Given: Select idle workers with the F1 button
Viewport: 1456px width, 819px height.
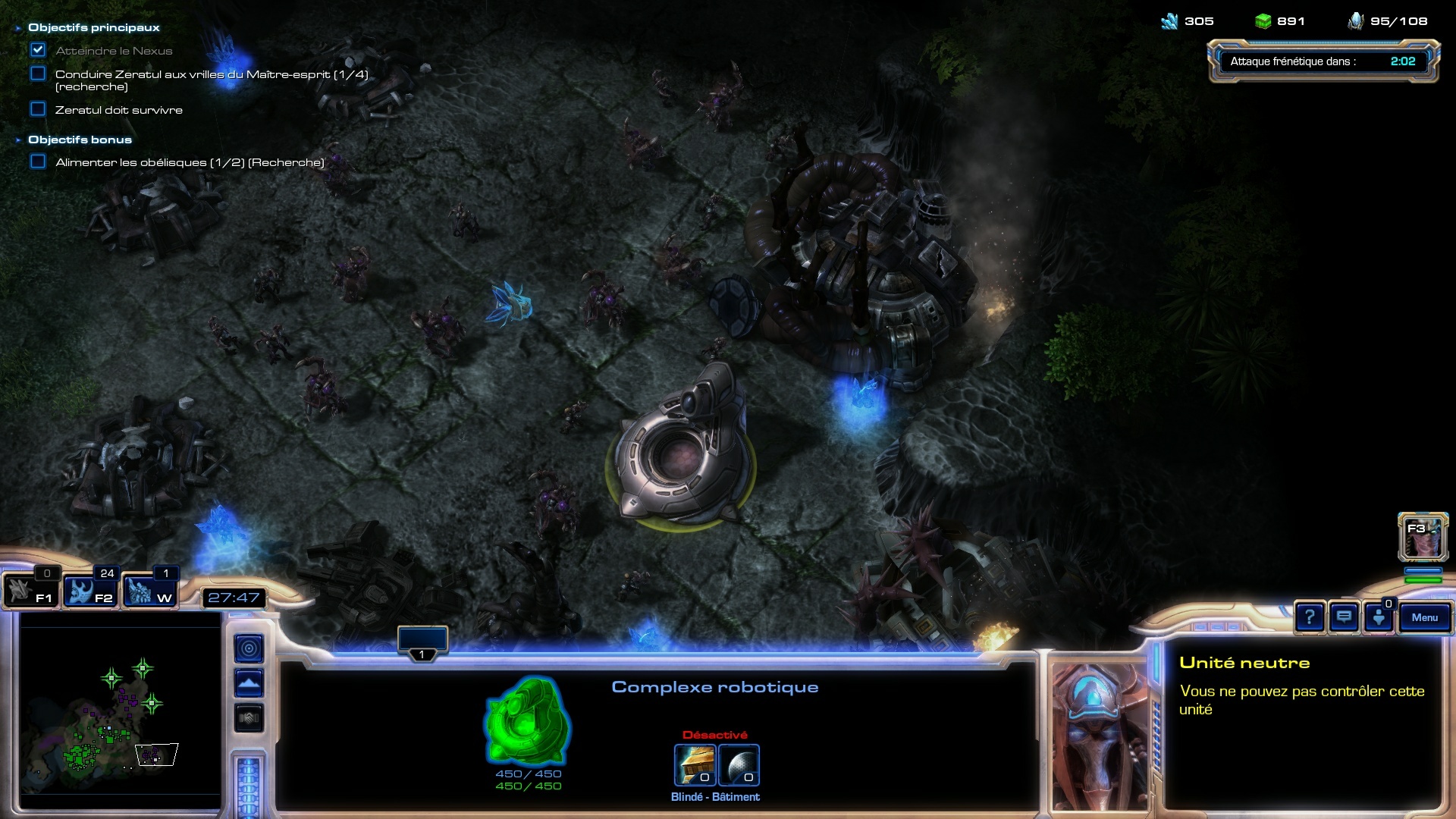Looking at the screenshot, I should [30, 591].
